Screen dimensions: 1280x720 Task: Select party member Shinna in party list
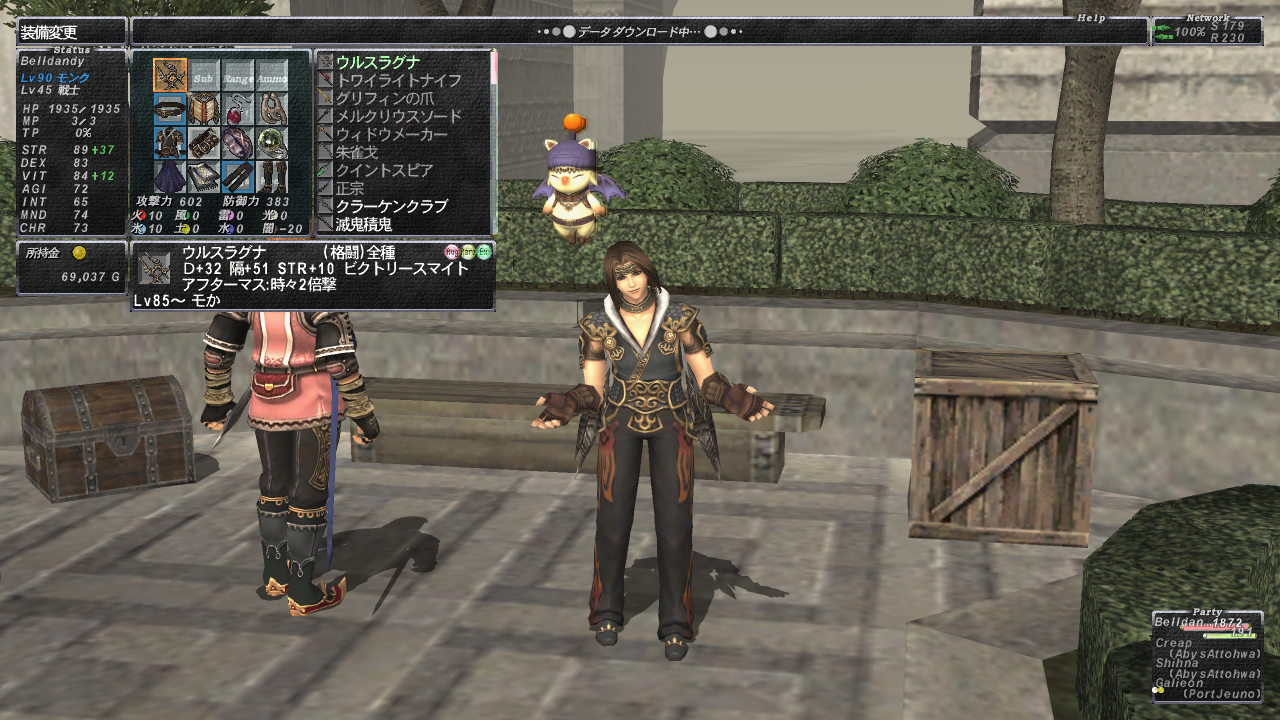tap(1178, 662)
